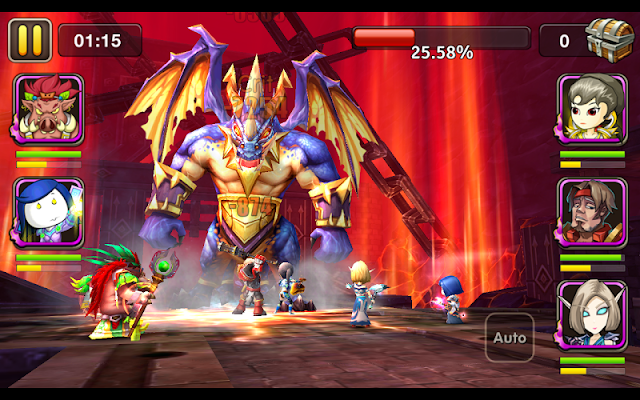Screen dimensions: 640x400
Task: Choose the grey-haired red-eyed hero portrait
Action: click(x=592, y=109)
